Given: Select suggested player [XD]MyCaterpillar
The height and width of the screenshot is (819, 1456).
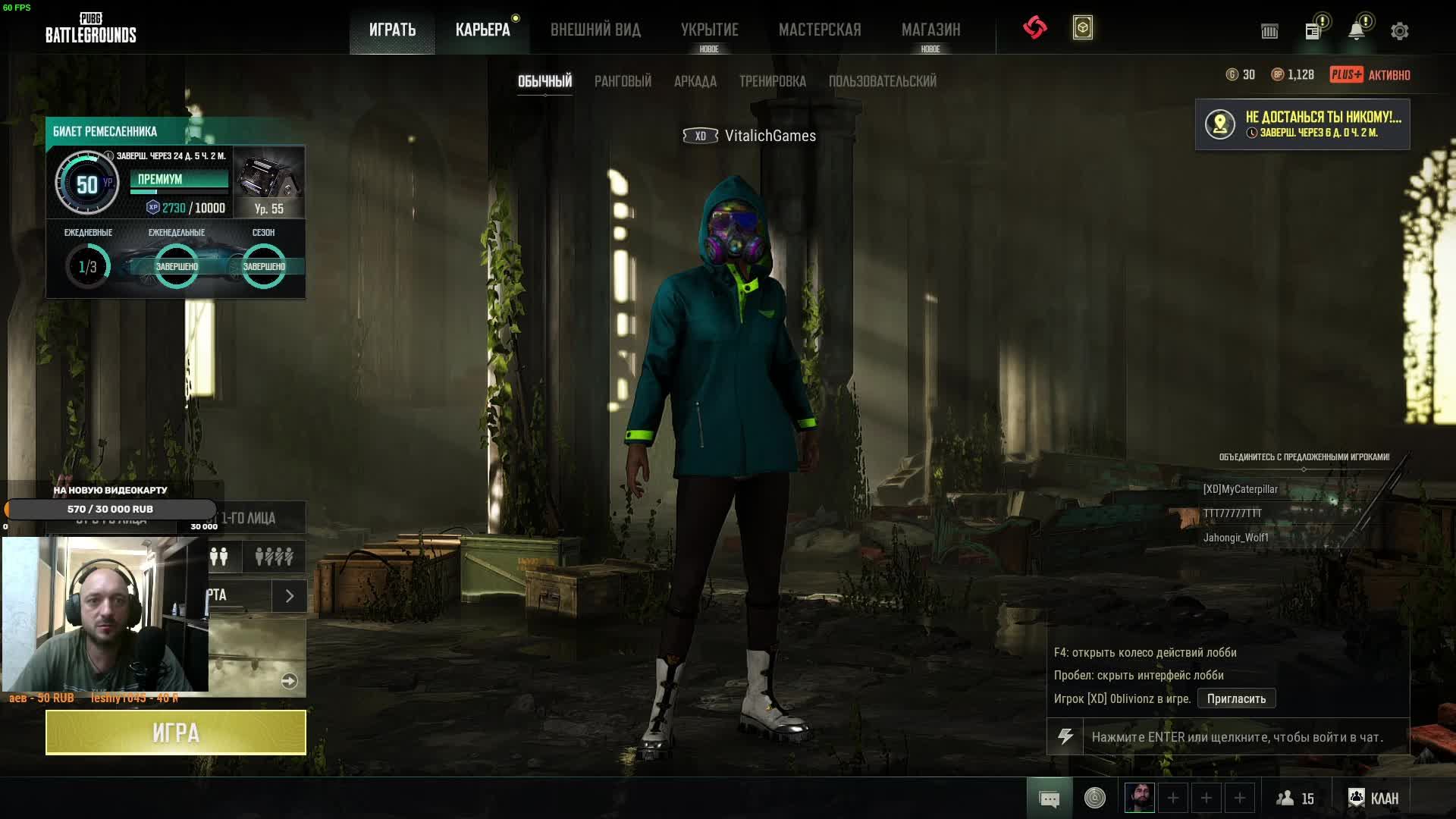Looking at the screenshot, I should click(1240, 489).
